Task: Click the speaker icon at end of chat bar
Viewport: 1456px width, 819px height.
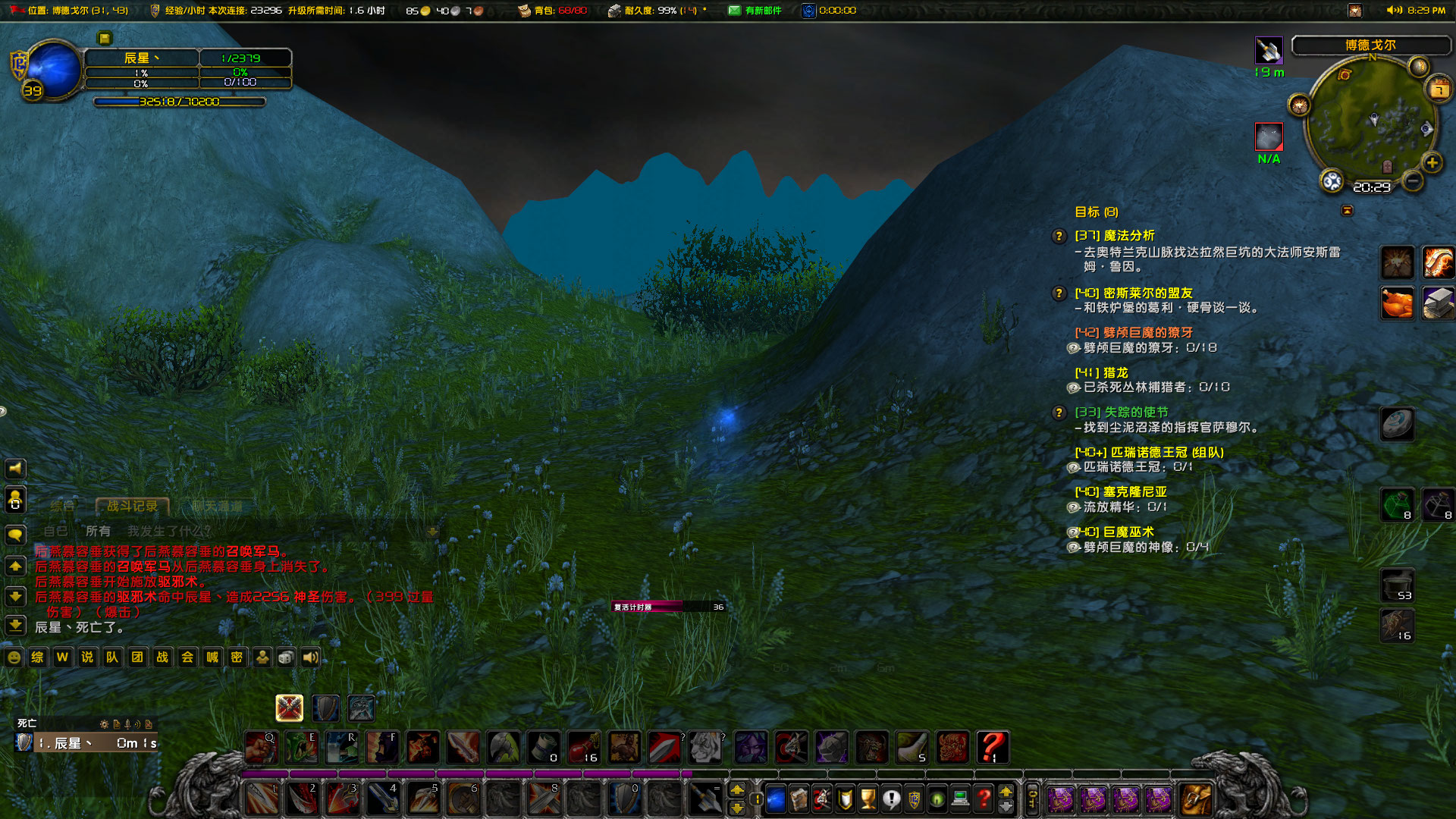Action: pos(309,658)
